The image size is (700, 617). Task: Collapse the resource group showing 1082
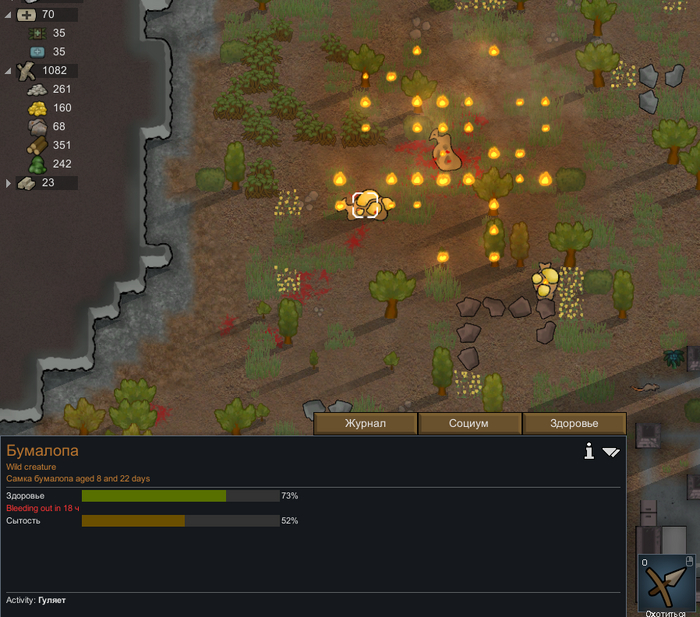[9, 71]
